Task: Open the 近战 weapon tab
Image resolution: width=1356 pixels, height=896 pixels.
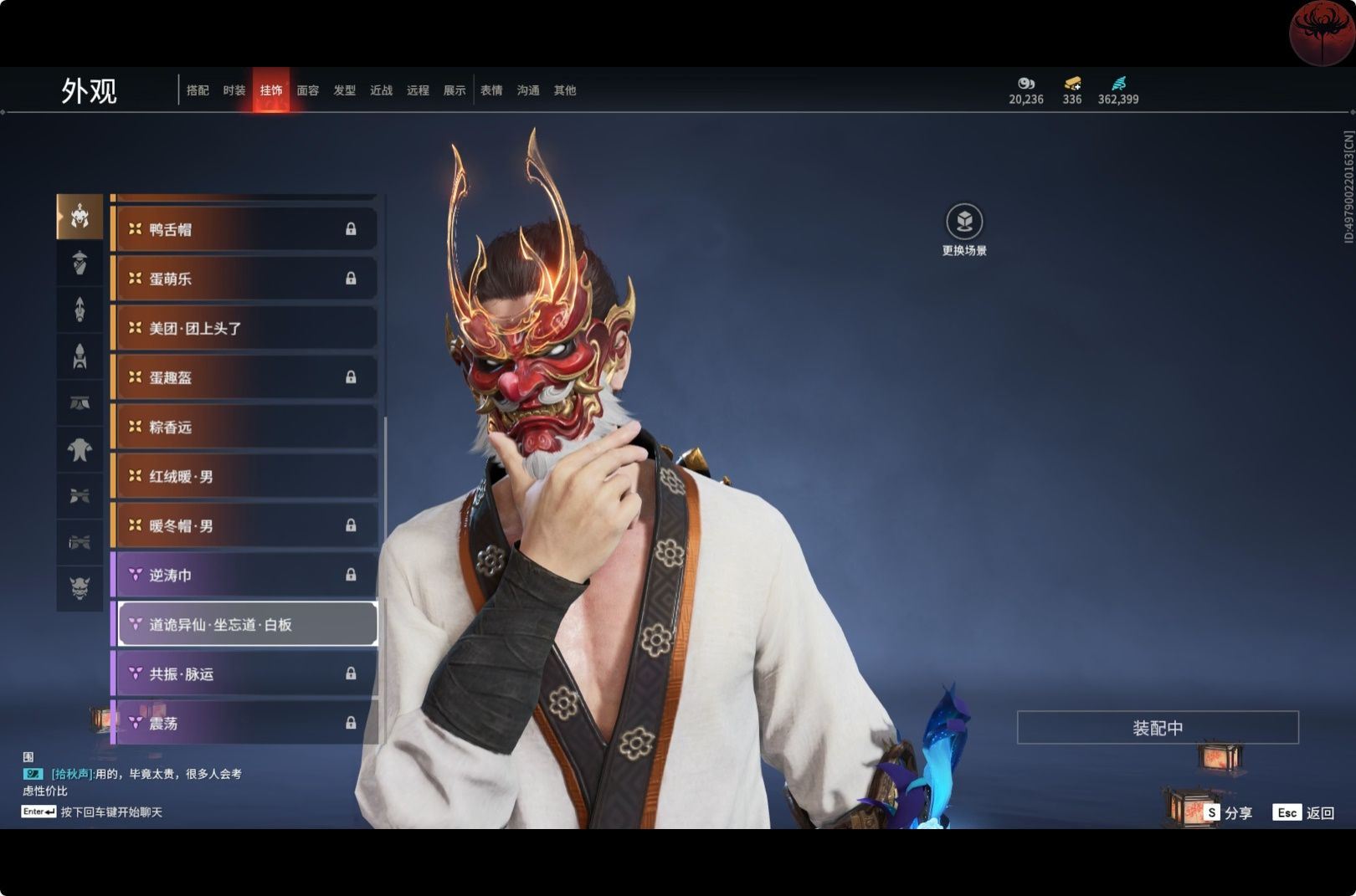Action: 382,90
